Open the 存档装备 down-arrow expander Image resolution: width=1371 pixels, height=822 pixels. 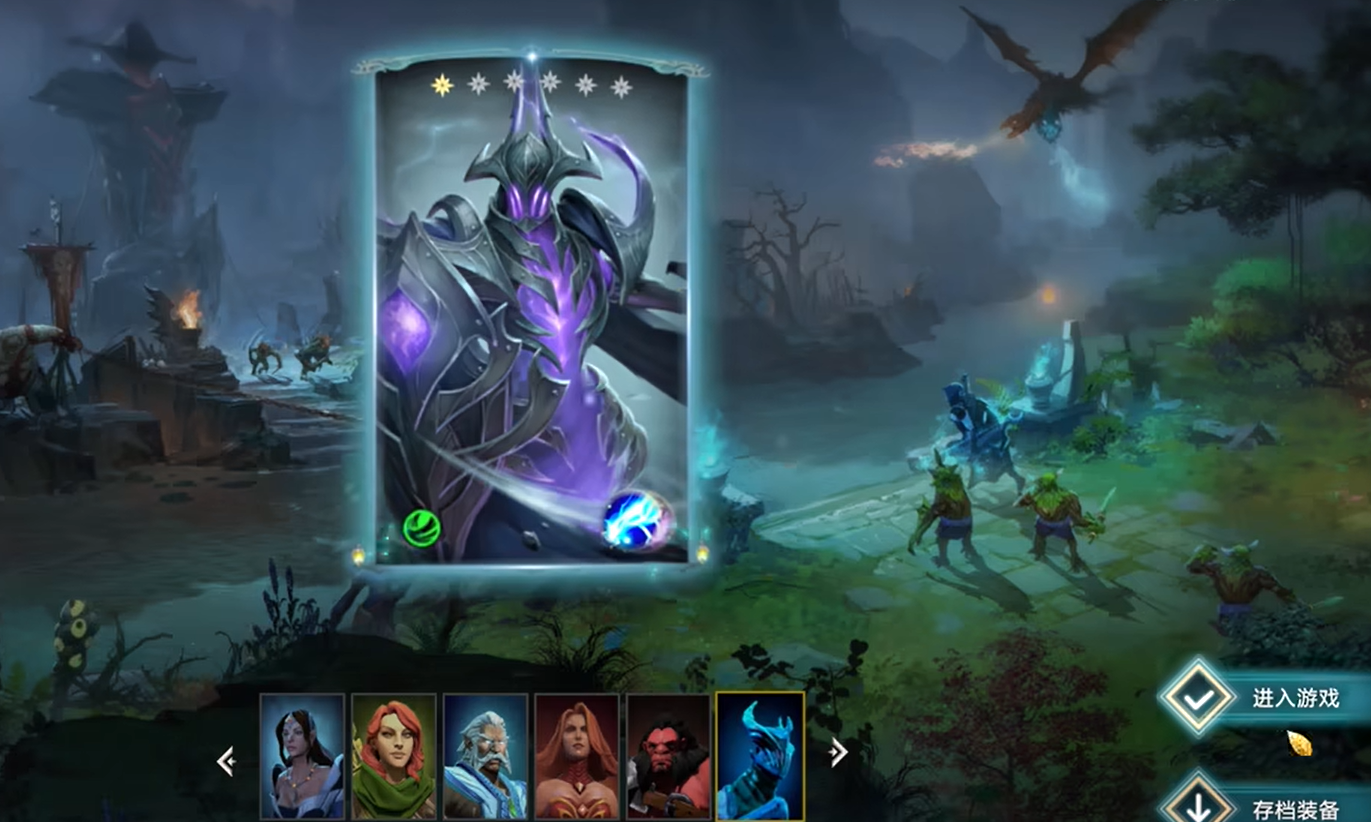pyautogui.click(x=1197, y=806)
